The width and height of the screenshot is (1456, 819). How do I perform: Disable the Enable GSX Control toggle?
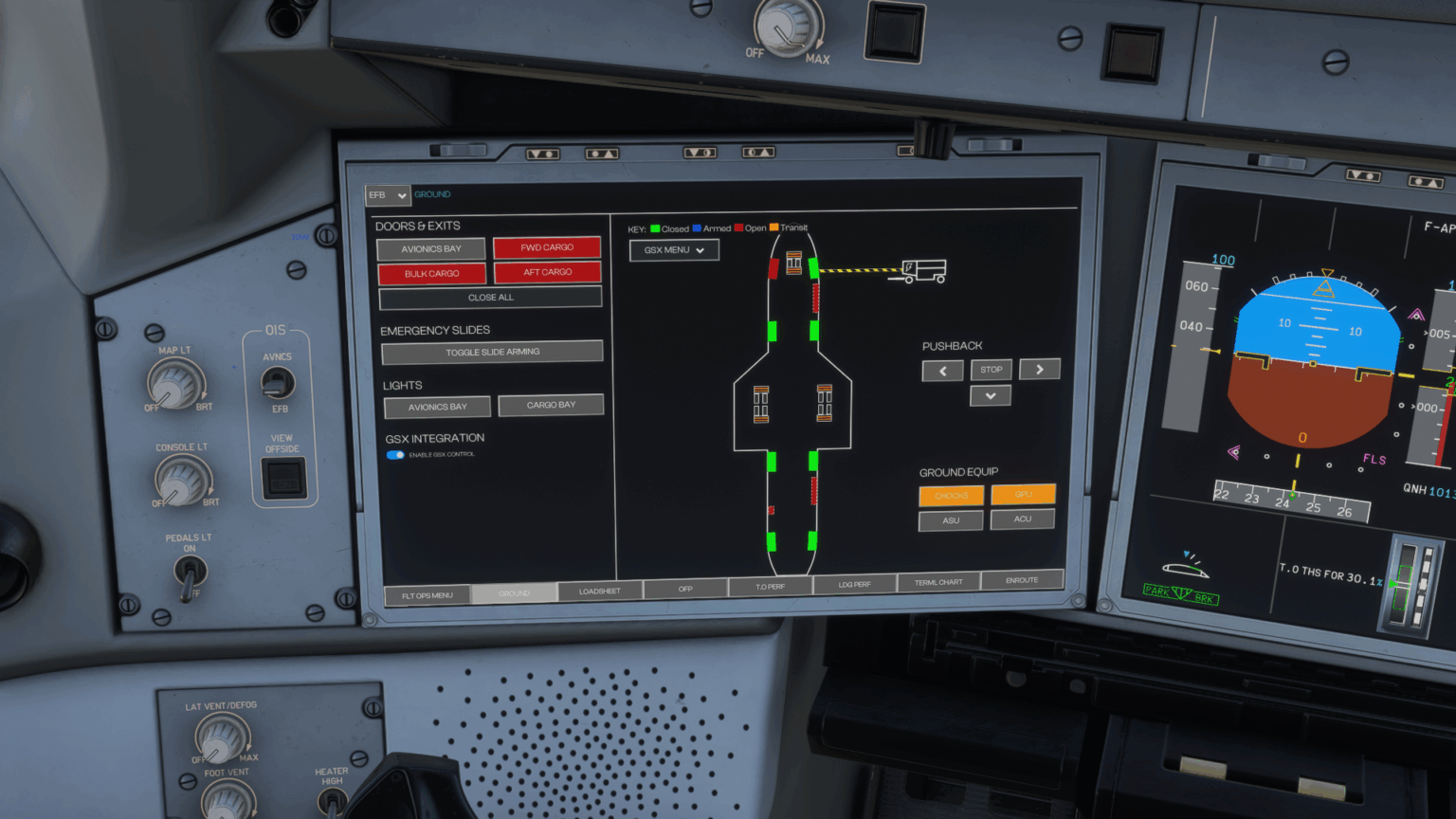395,455
